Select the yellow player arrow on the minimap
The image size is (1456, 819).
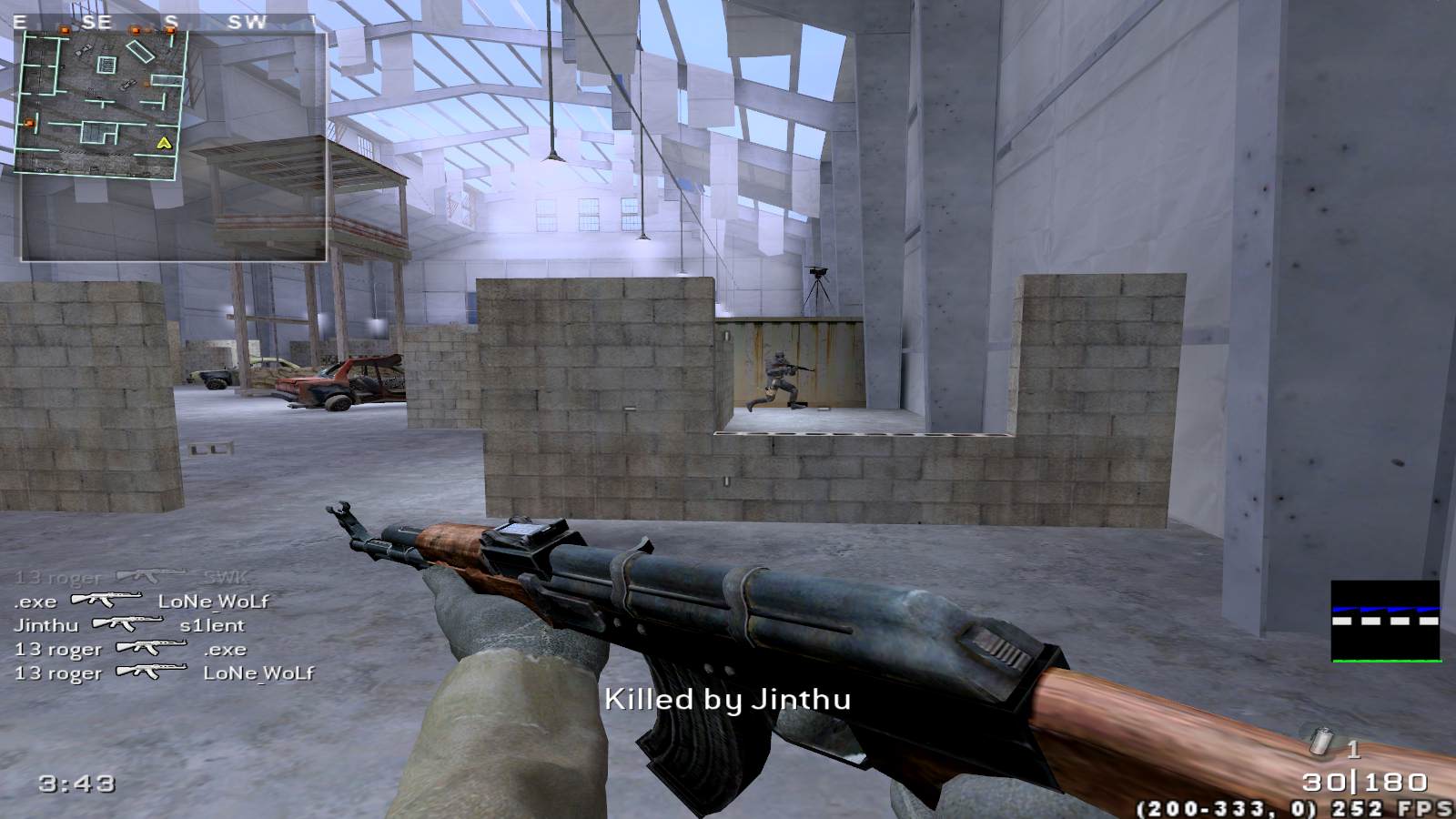click(164, 143)
